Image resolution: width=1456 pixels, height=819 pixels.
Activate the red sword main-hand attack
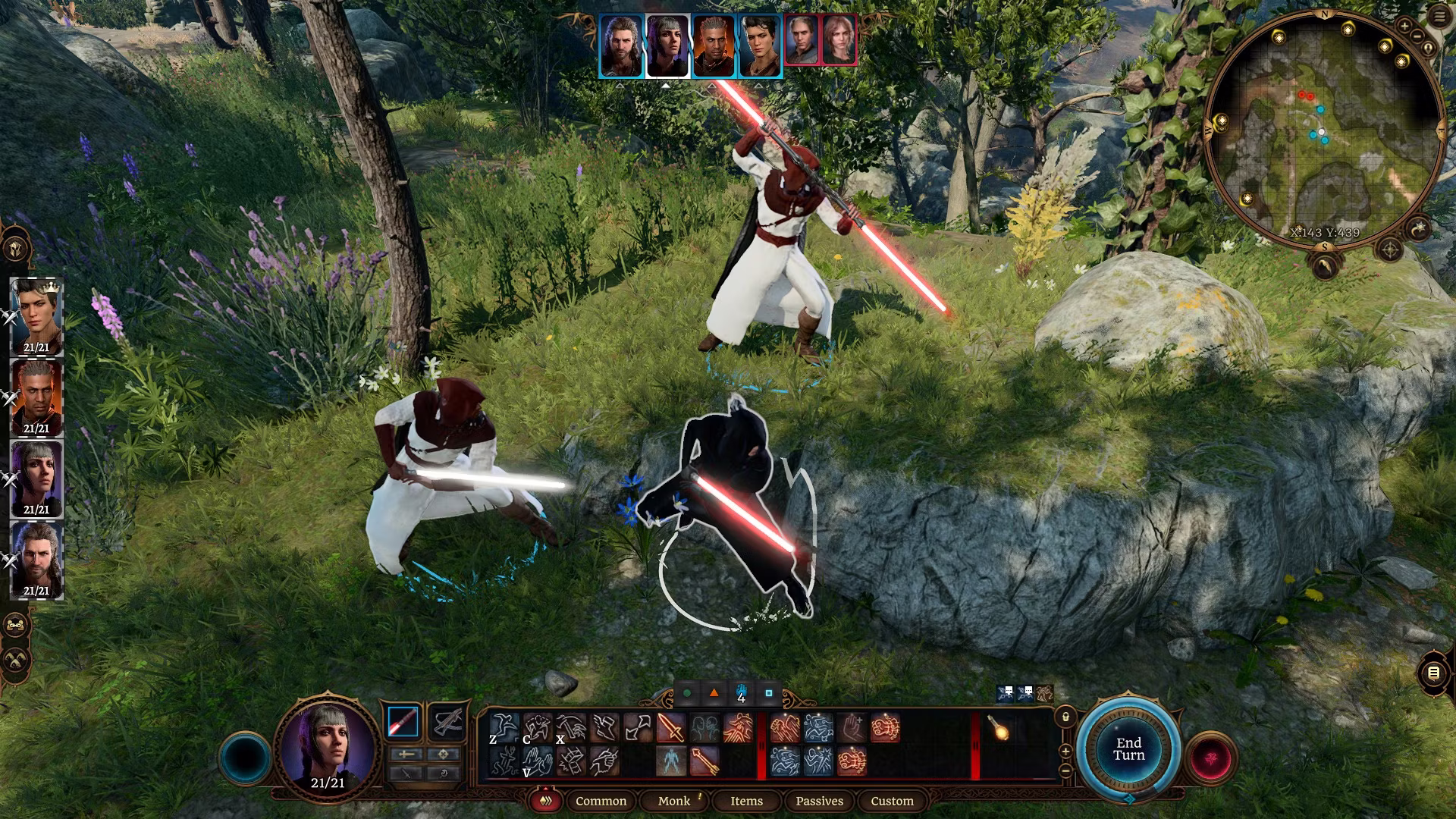[670, 728]
